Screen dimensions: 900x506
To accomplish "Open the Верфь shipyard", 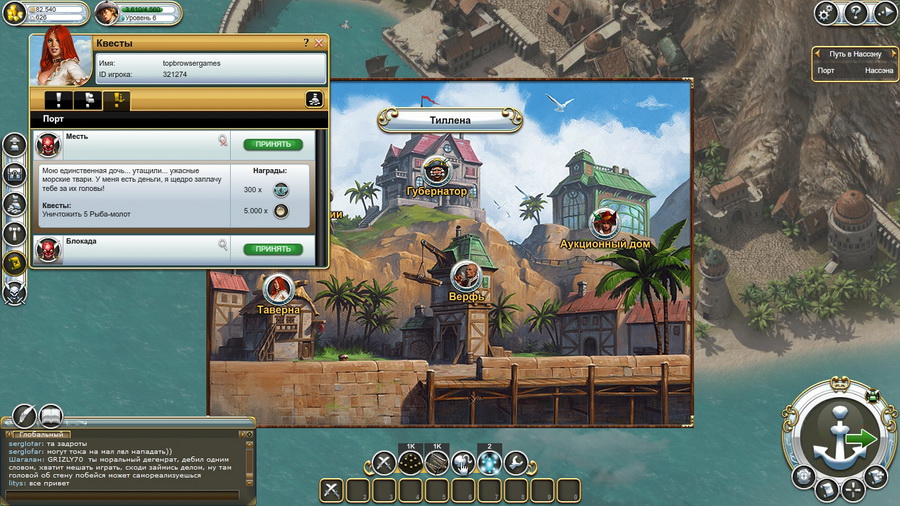I will pos(465,277).
